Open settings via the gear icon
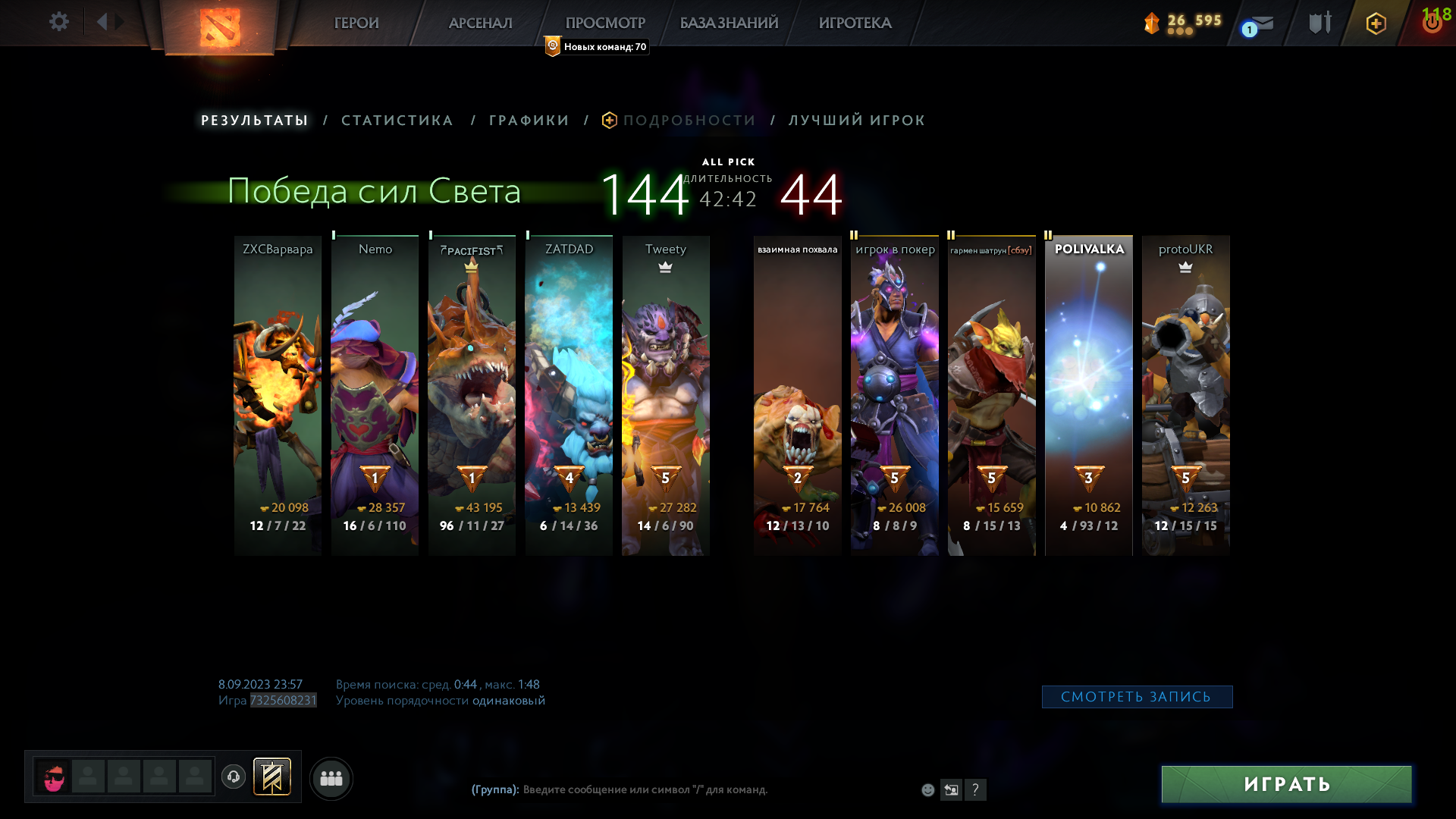This screenshot has height=819, width=1456. tap(59, 22)
